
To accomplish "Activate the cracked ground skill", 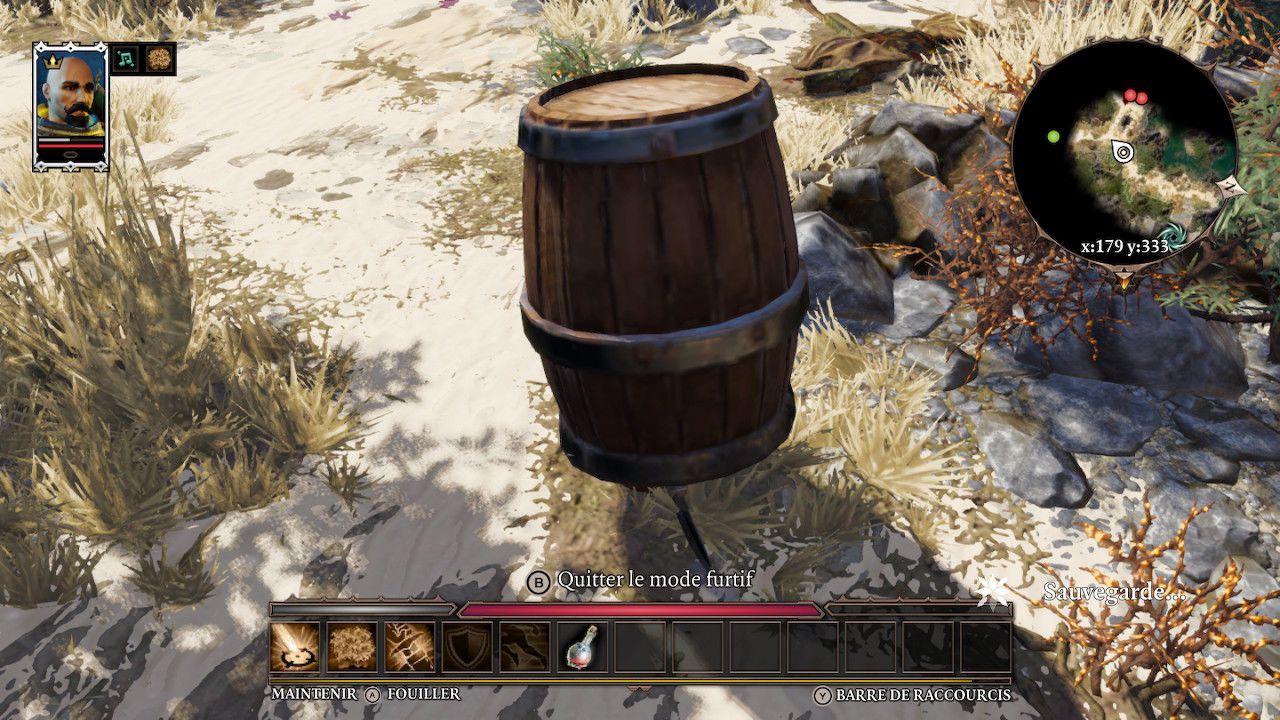I will (x=410, y=647).
